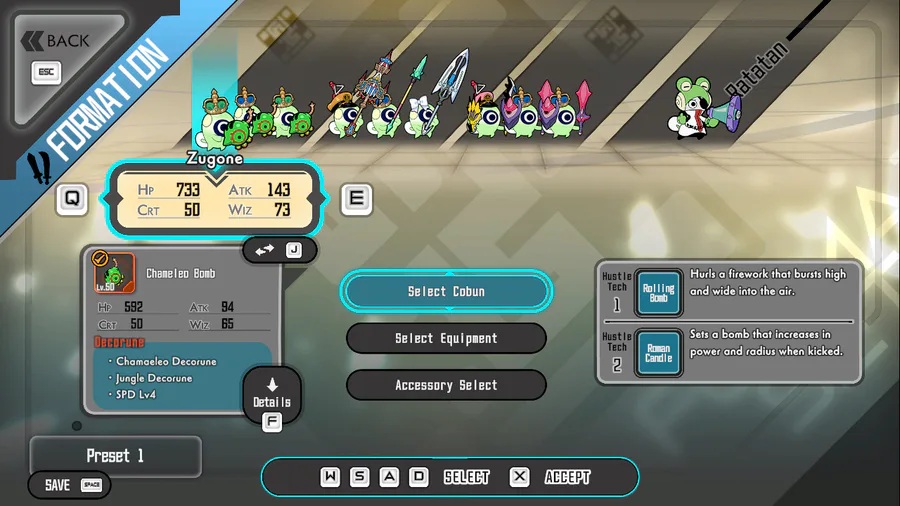Go back using the BACK button

pos(58,41)
